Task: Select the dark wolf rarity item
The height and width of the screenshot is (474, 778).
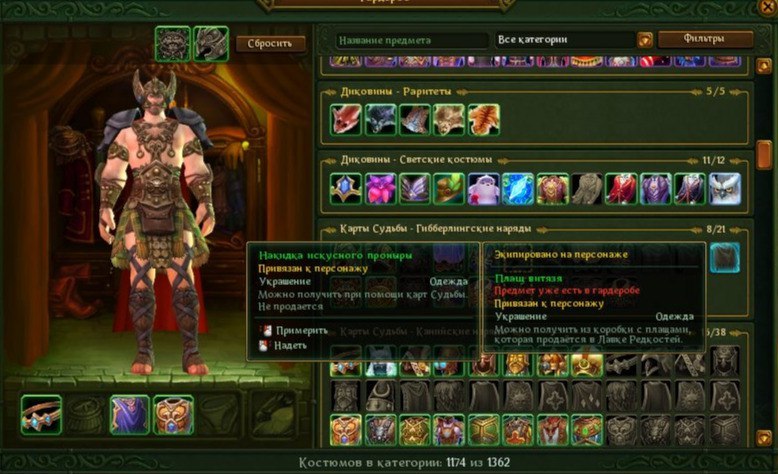Action: [380, 120]
